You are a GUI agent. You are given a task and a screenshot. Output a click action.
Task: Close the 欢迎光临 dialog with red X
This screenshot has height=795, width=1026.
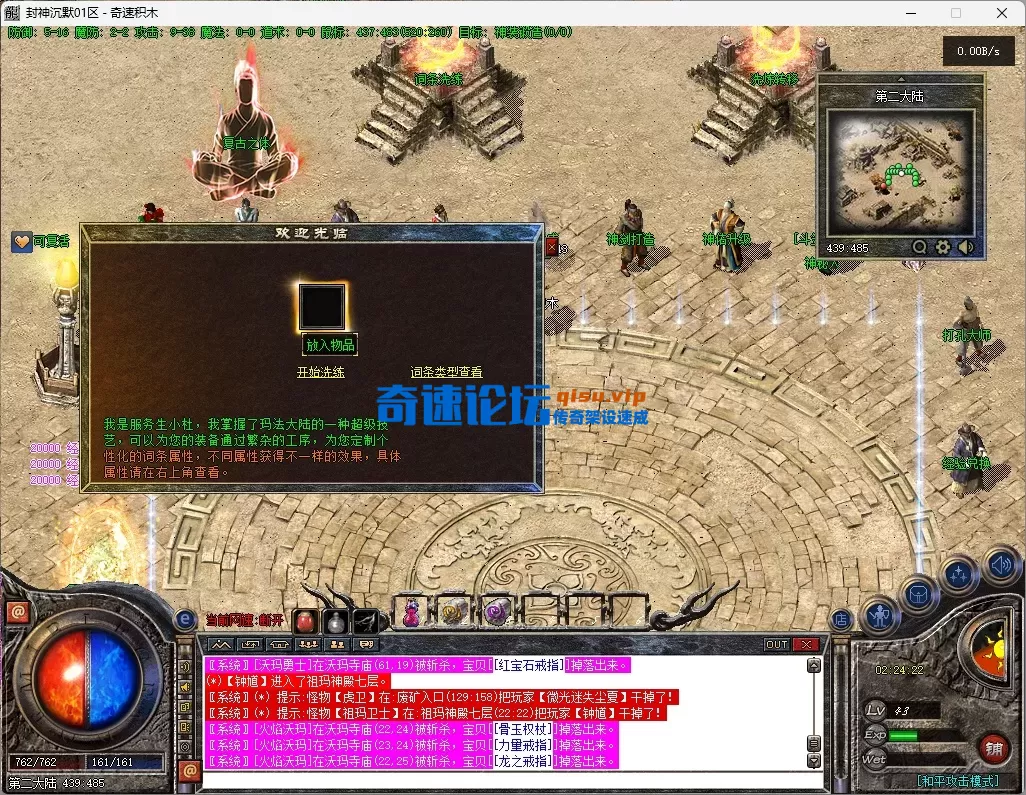click(x=551, y=245)
